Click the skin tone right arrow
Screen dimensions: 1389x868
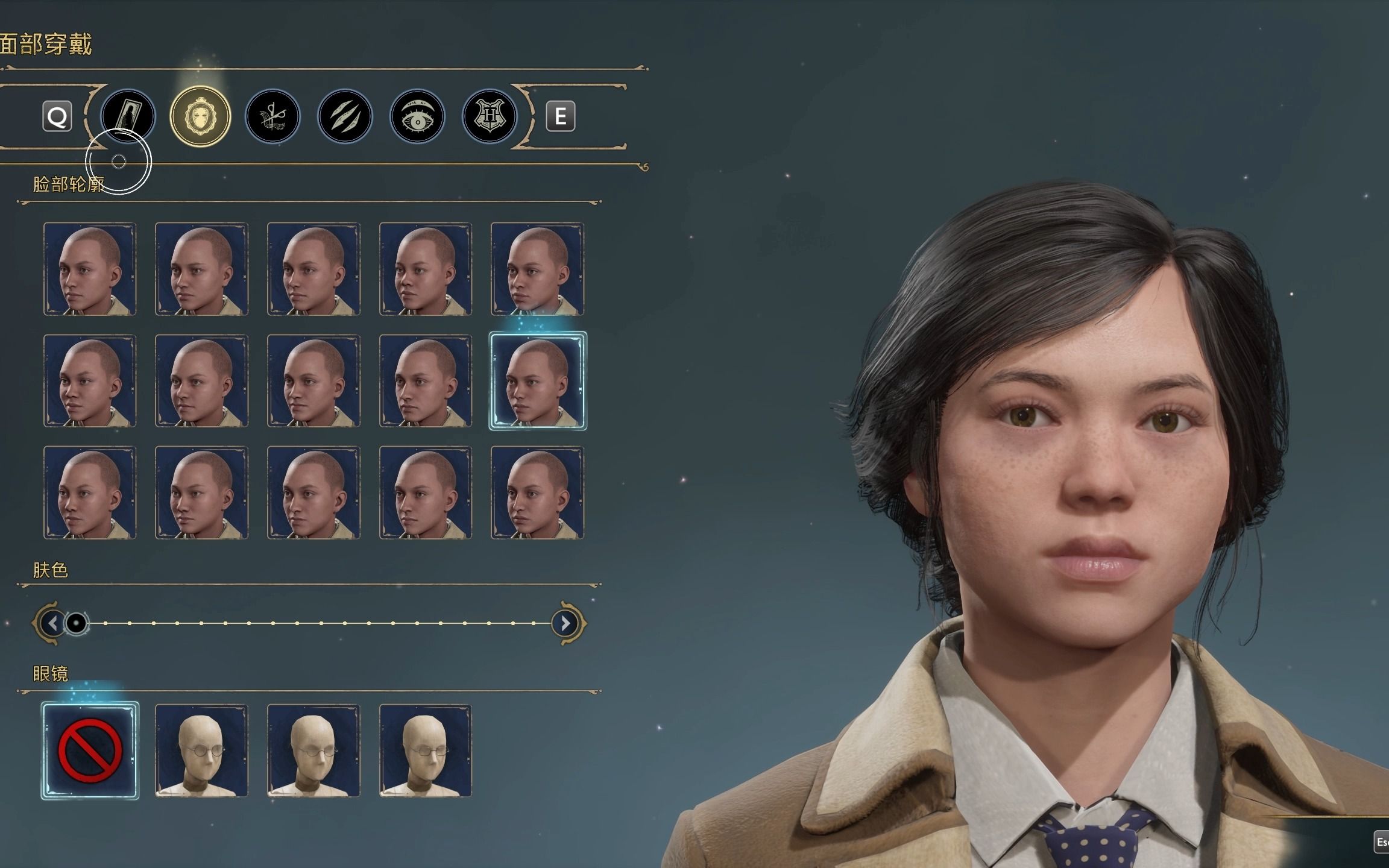[565, 623]
